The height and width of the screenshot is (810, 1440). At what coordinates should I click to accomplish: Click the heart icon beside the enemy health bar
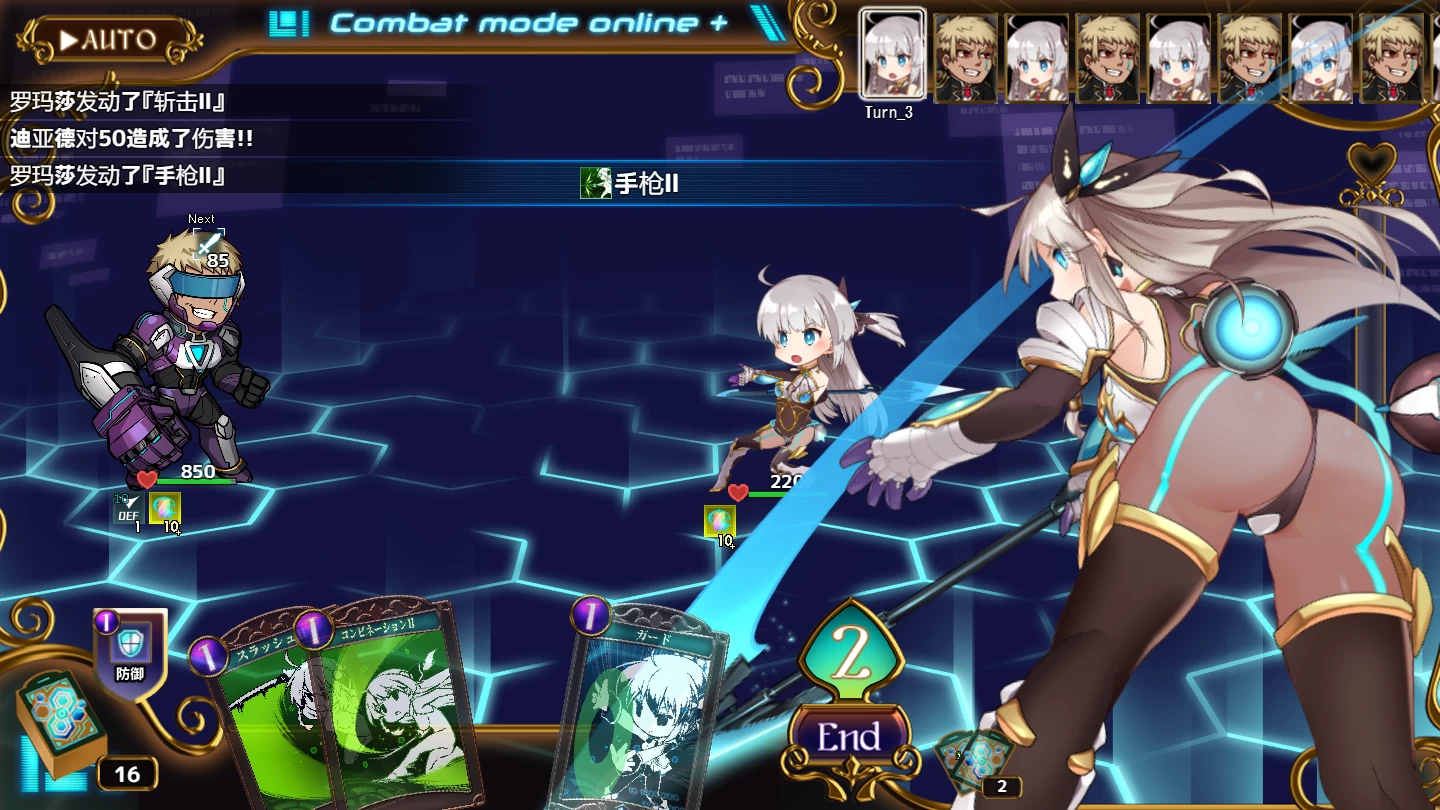pos(737,491)
